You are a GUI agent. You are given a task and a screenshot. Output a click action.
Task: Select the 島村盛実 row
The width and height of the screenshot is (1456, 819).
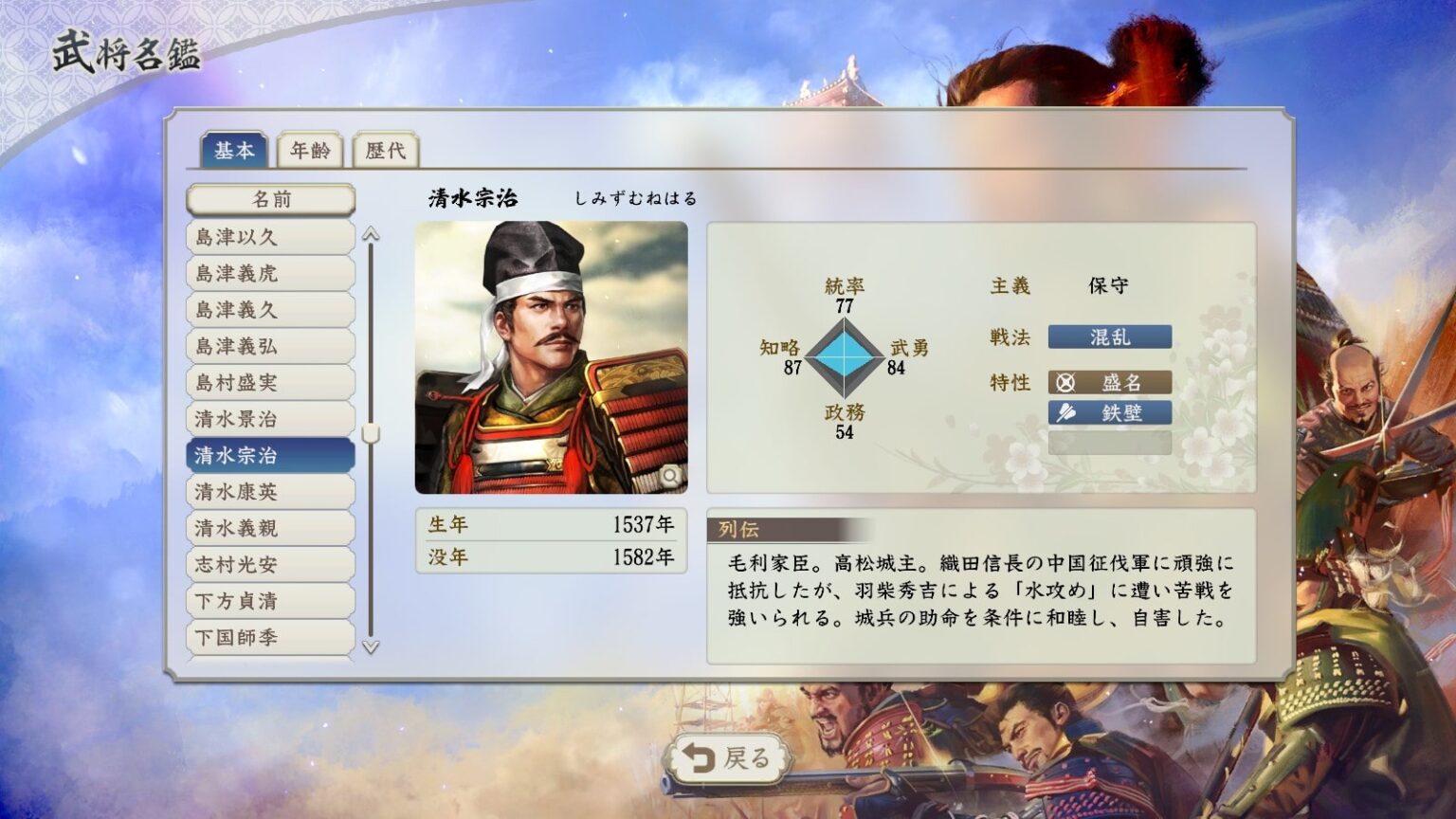271,383
